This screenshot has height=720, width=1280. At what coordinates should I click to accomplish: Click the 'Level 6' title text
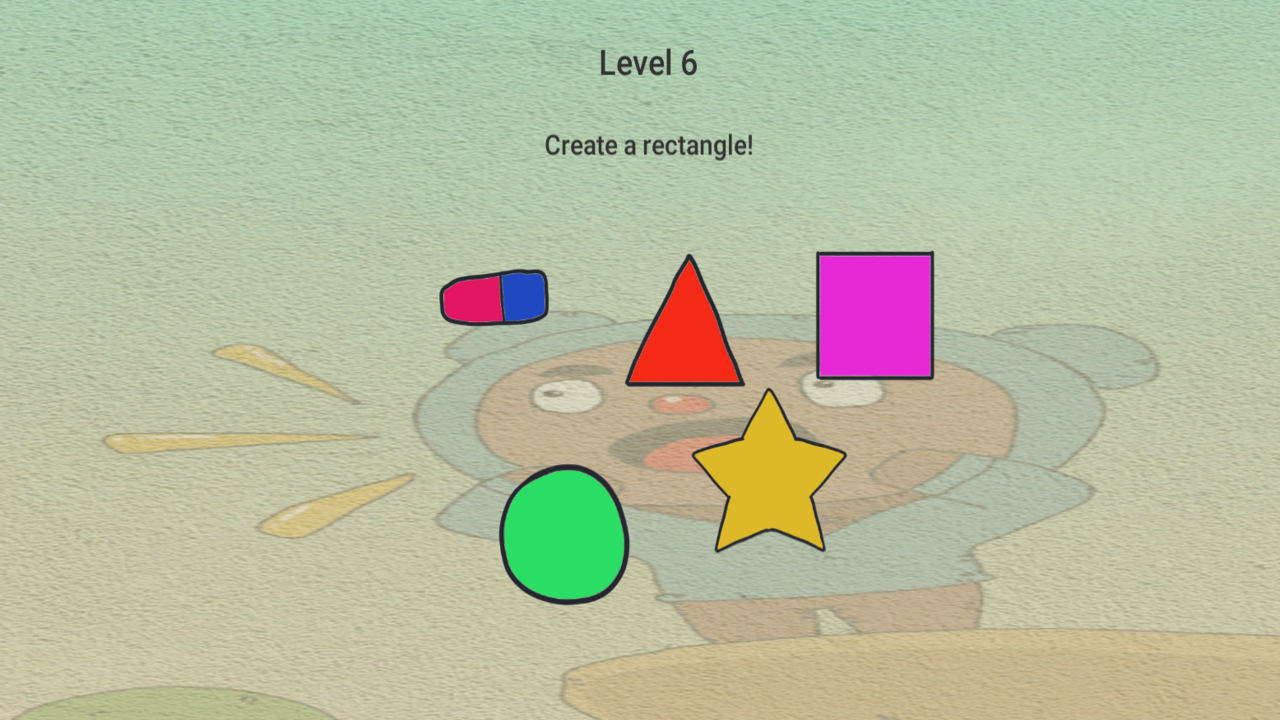click(x=648, y=62)
